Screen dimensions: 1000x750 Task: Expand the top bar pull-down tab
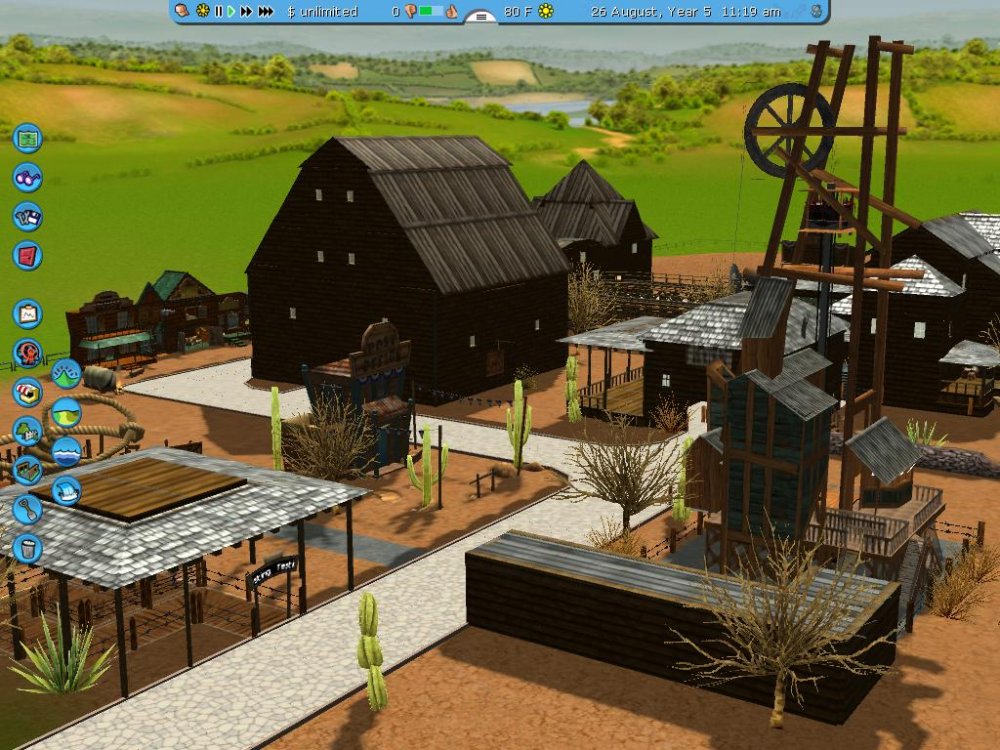click(x=481, y=16)
